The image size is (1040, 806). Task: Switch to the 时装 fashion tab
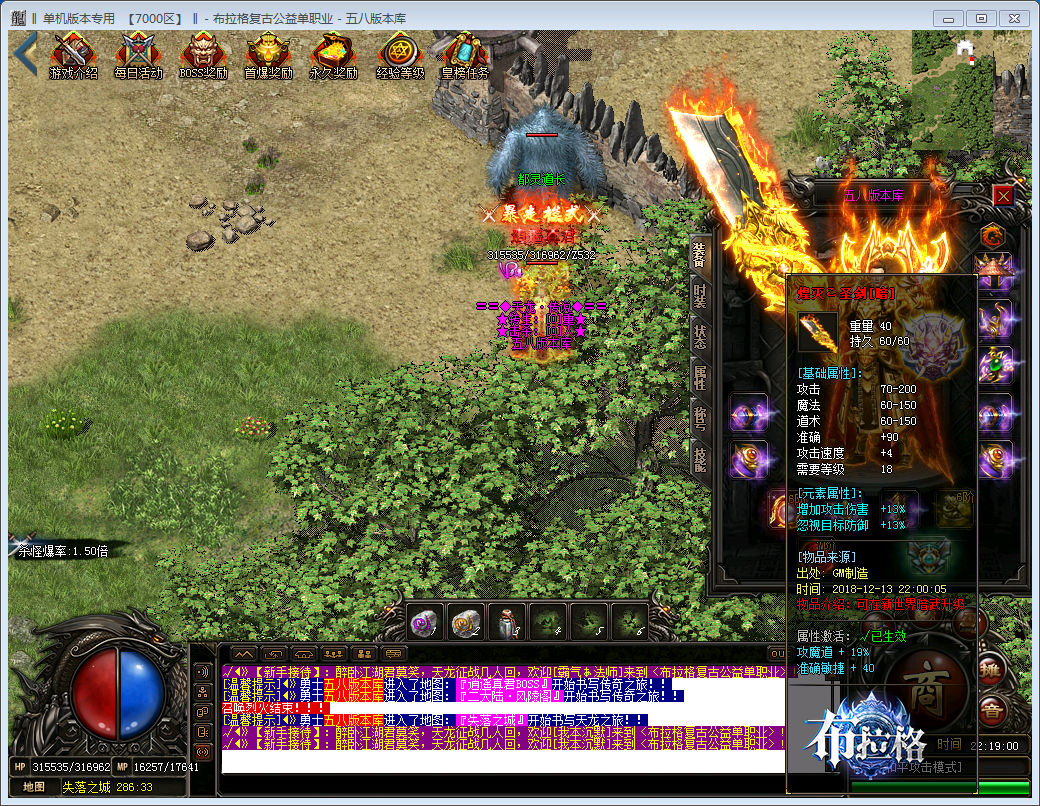pos(700,295)
